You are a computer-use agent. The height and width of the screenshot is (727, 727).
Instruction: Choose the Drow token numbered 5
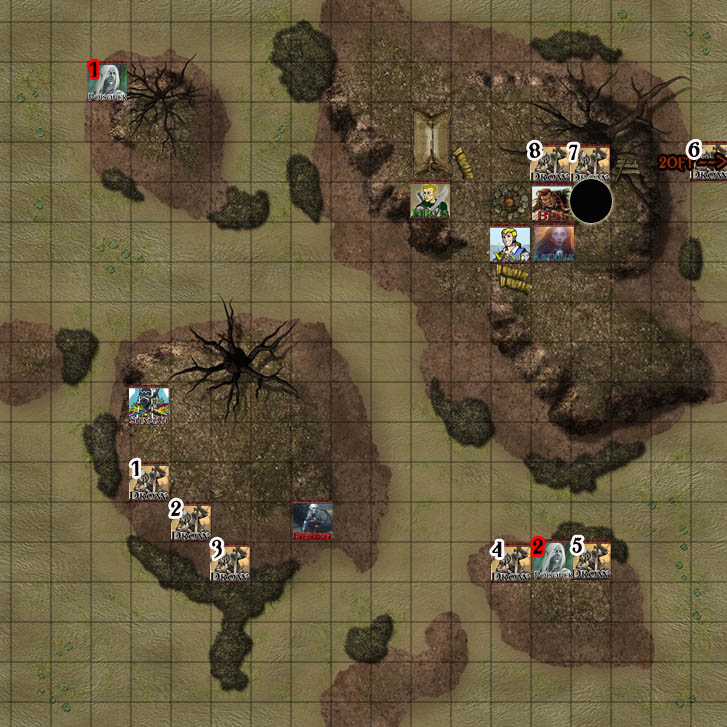591,562
